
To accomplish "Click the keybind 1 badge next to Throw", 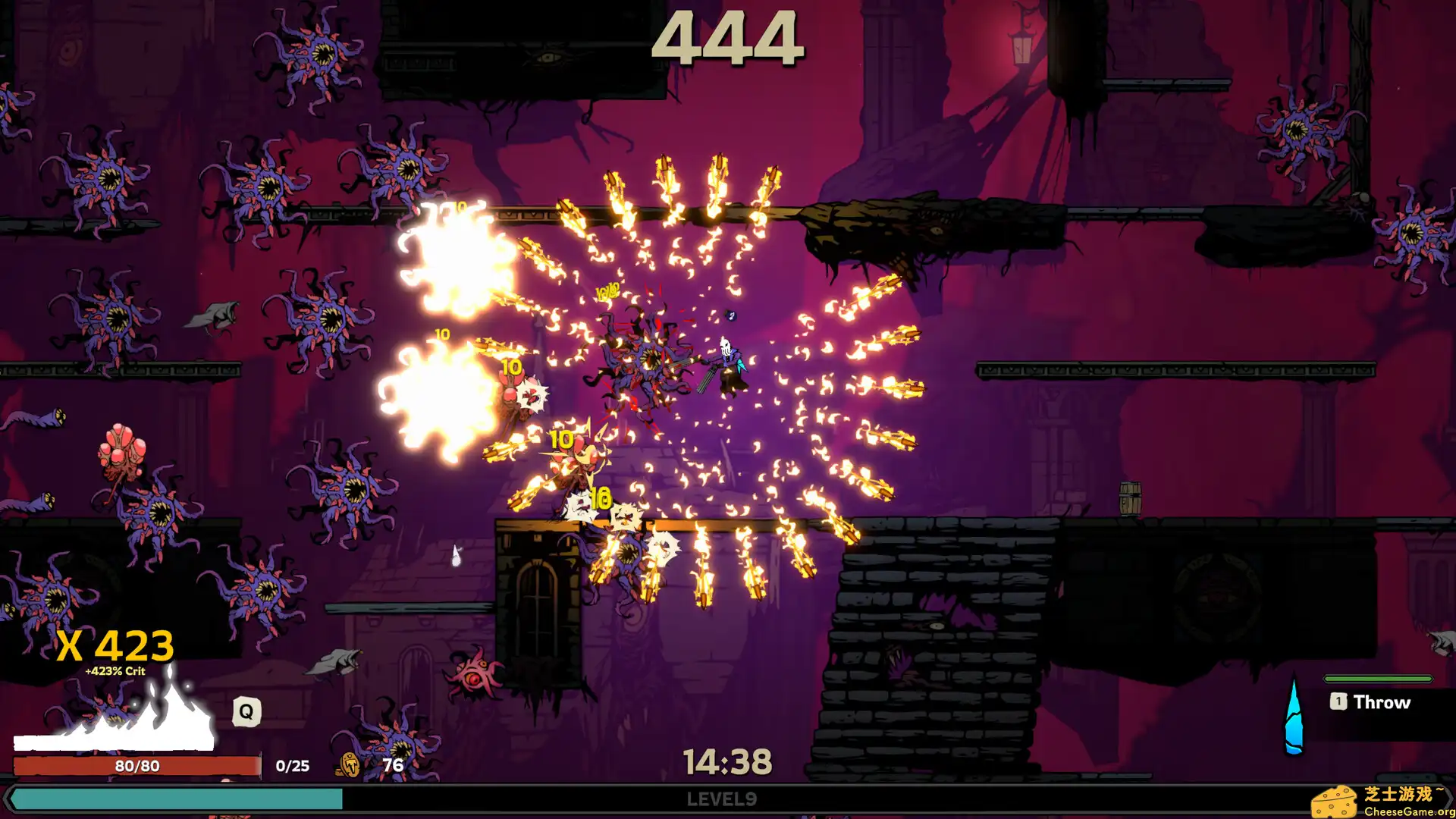I will [x=1338, y=702].
